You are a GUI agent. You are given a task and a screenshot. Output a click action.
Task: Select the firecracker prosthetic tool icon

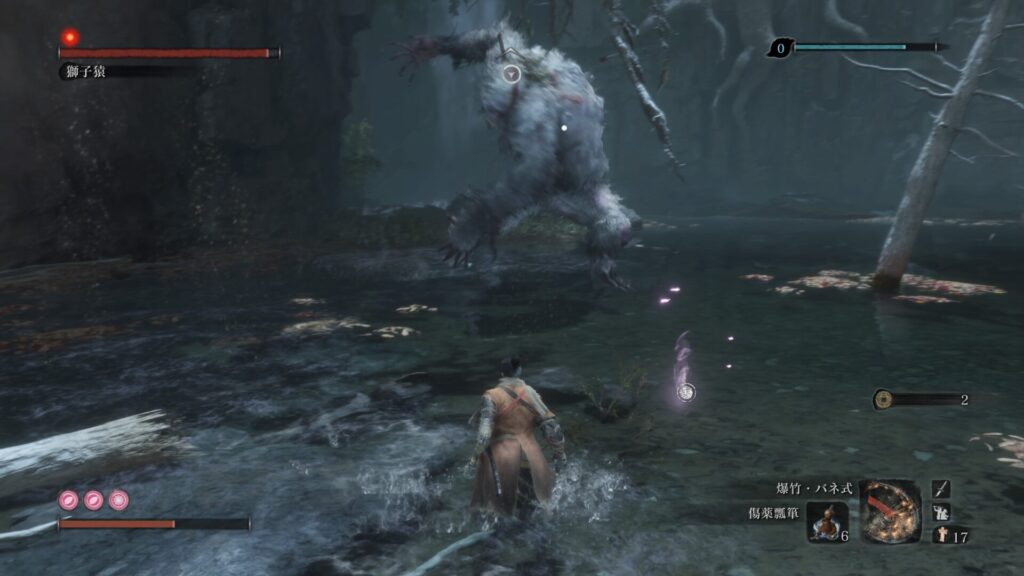point(889,512)
